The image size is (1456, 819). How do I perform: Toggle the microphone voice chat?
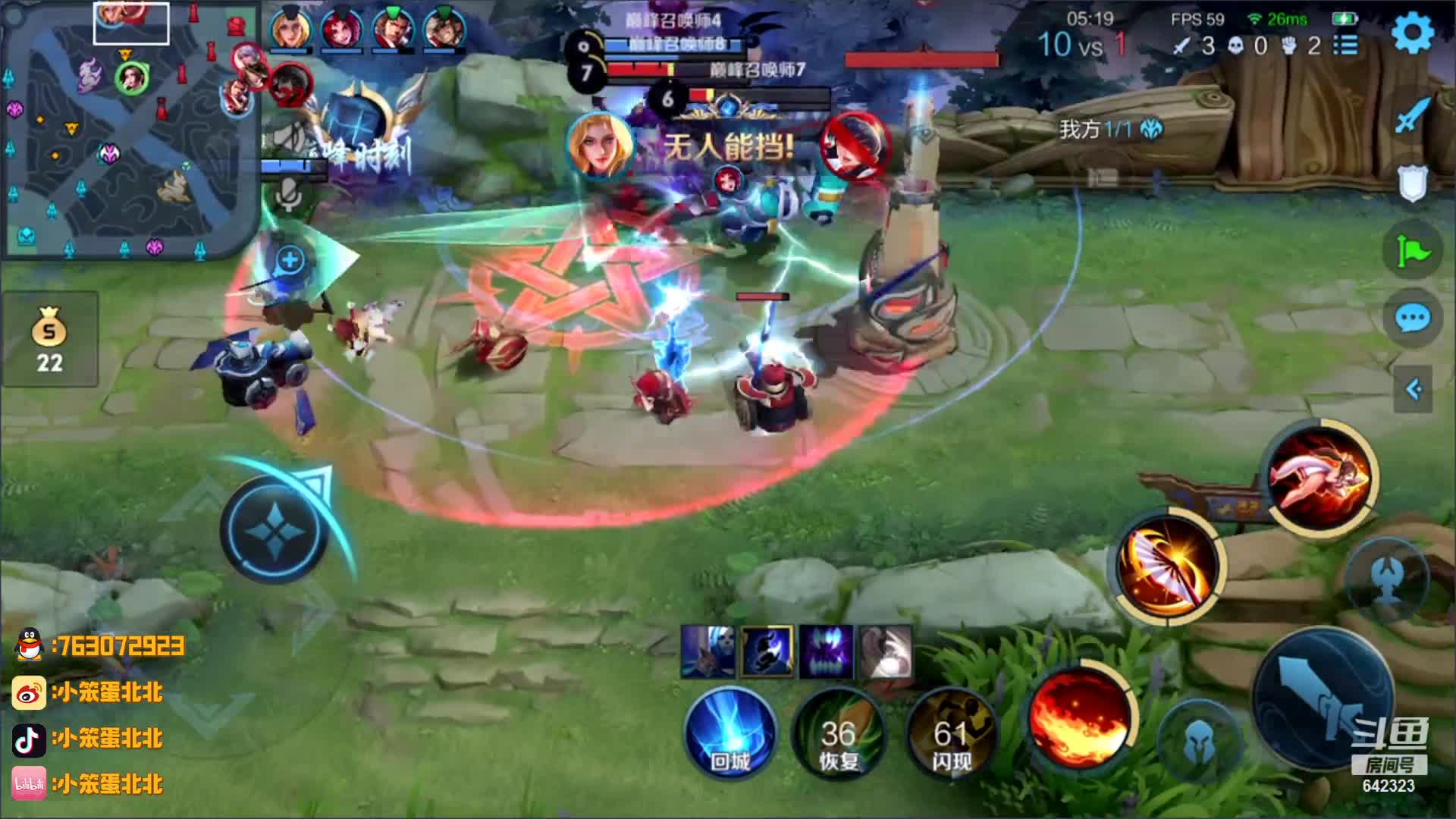point(288,197)
